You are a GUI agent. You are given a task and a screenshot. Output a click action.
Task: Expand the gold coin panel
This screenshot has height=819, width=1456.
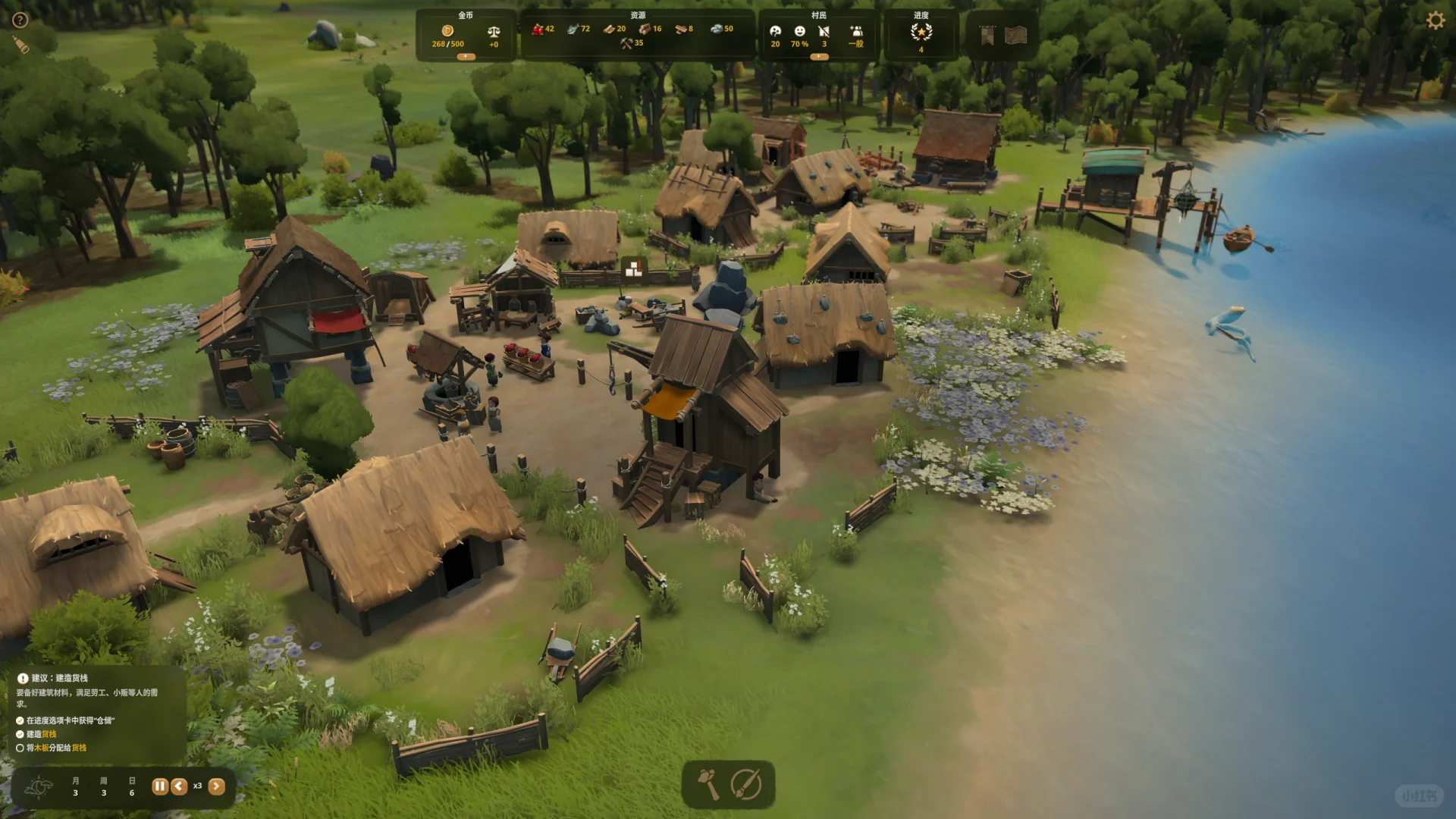point(466,57)
